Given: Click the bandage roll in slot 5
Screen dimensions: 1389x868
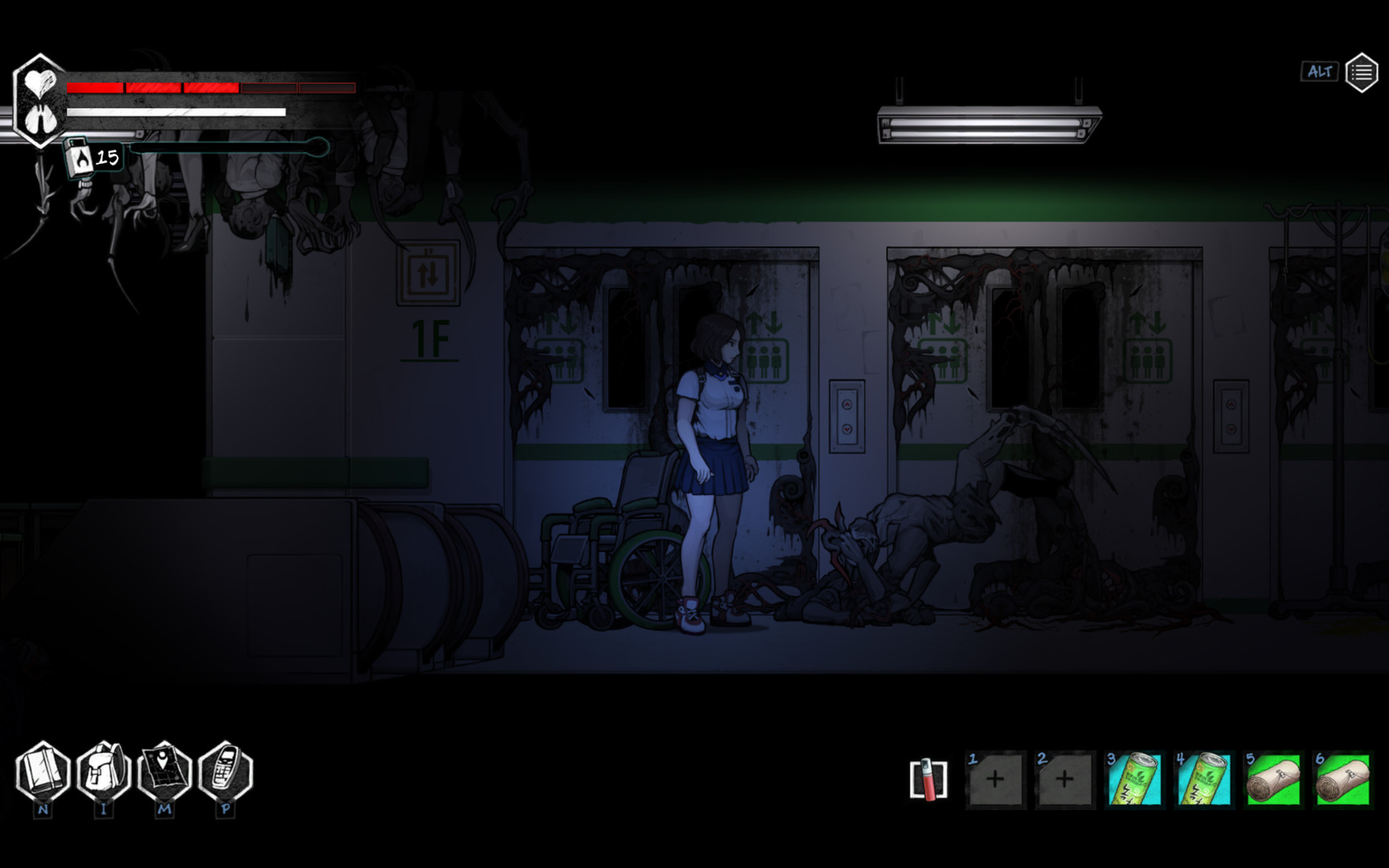Looking at the screenshot, I should (1273, 780).
